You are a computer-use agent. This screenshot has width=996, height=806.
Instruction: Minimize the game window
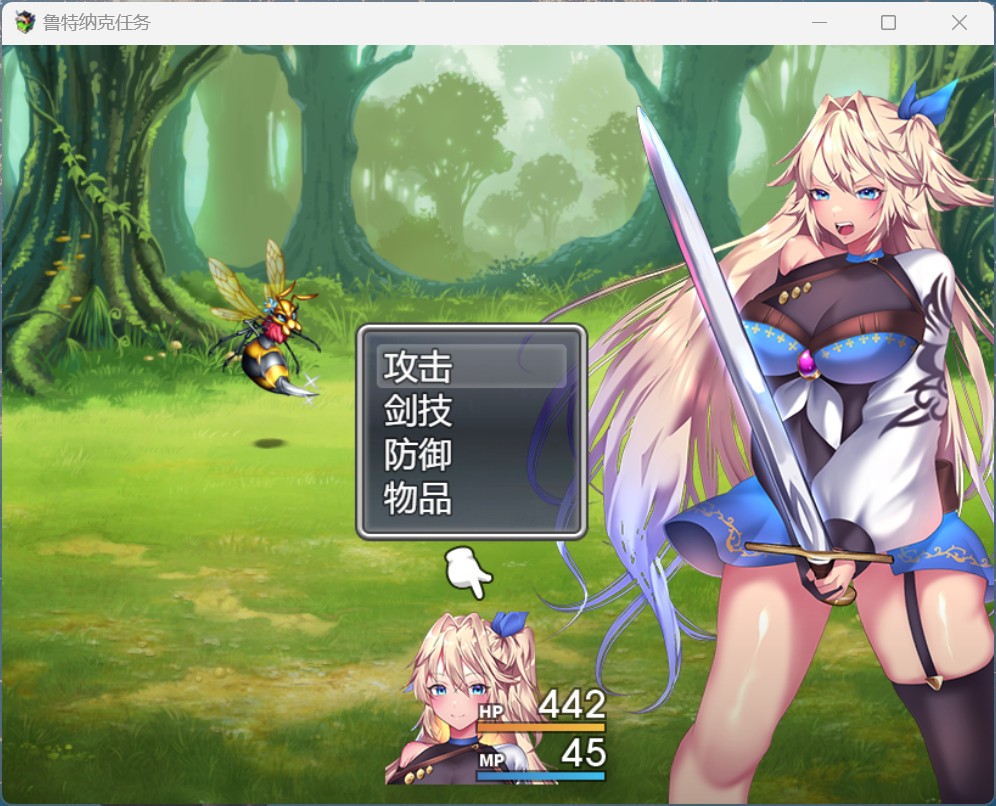pyautogui.click(x=819, y=23)
